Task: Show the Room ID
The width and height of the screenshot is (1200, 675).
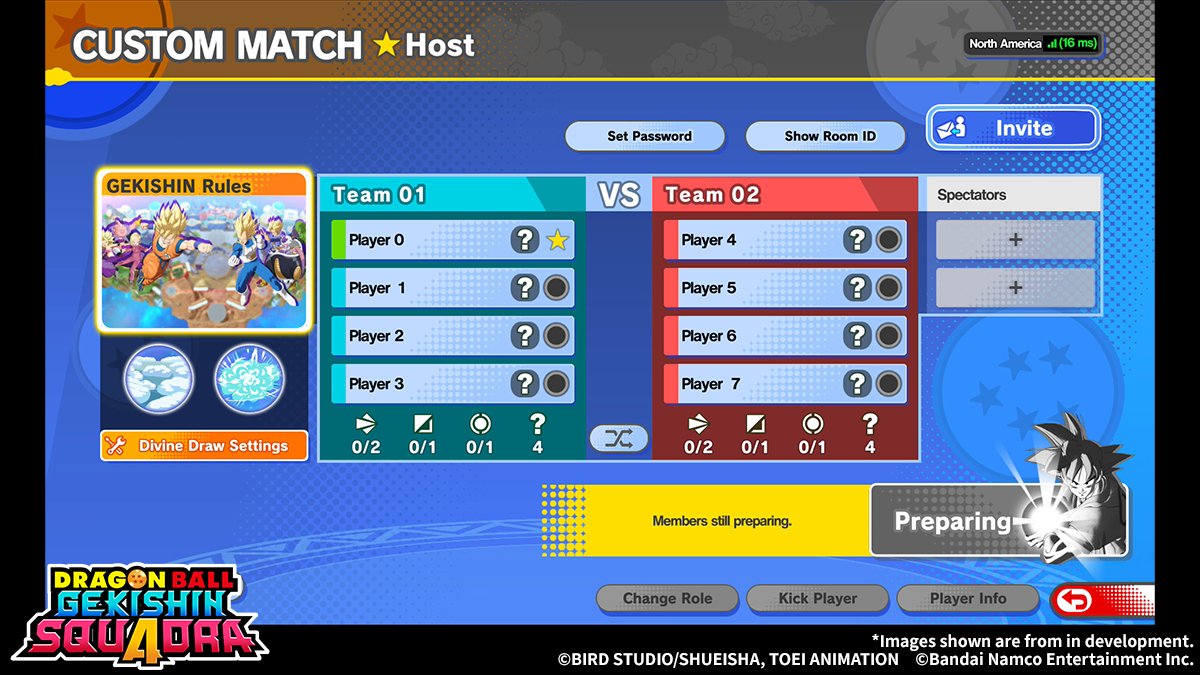Action: tap(829, 136)
